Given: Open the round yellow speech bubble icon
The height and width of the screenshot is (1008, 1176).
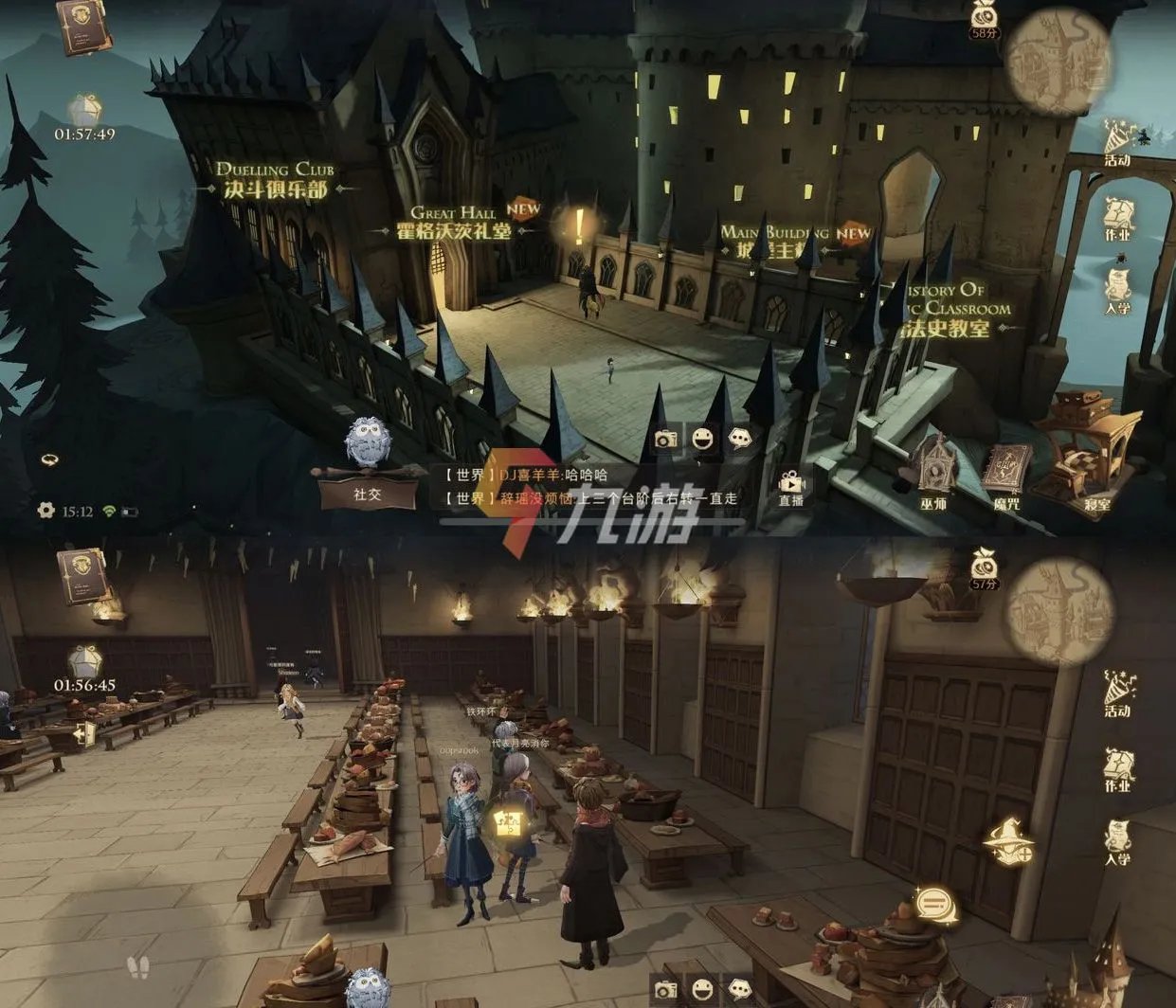Looking at the screenshot, I should 935,905.
